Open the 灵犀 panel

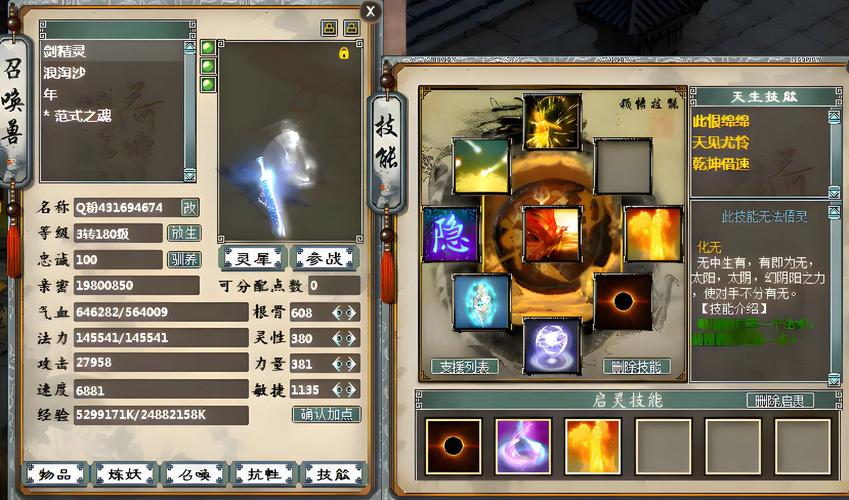point(252,258)
